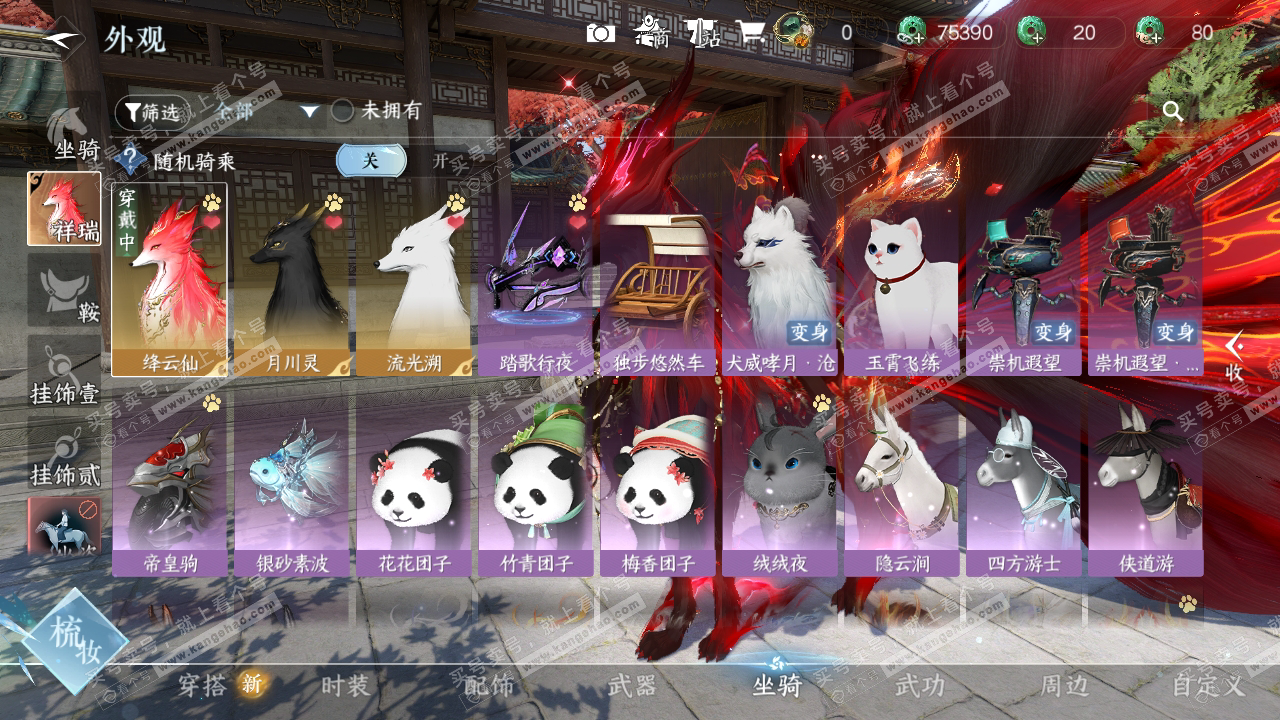Select the 独步悠然车 cart mount

click(x=657, y=280)
